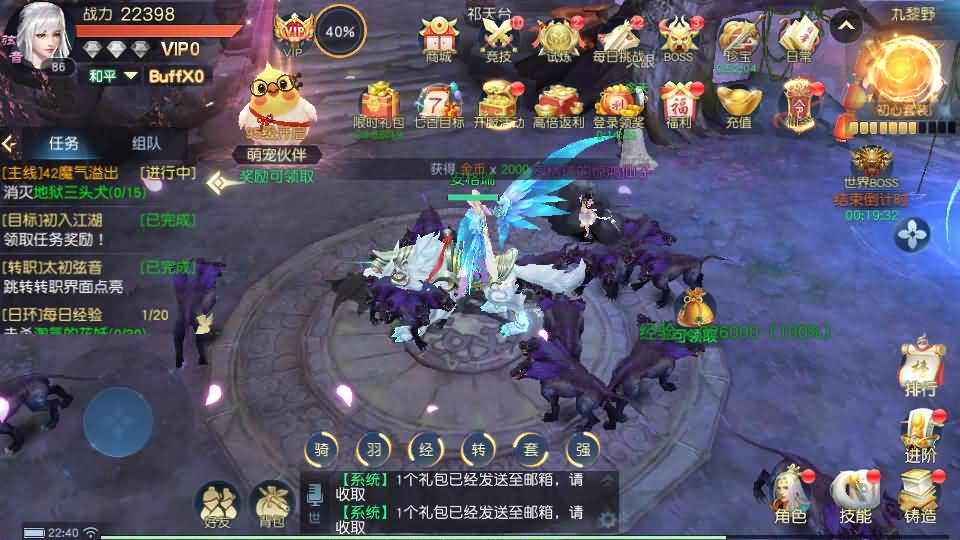960x540 pixels.
Task: Switch to the 组队 team tab
Action: (146, 143)
